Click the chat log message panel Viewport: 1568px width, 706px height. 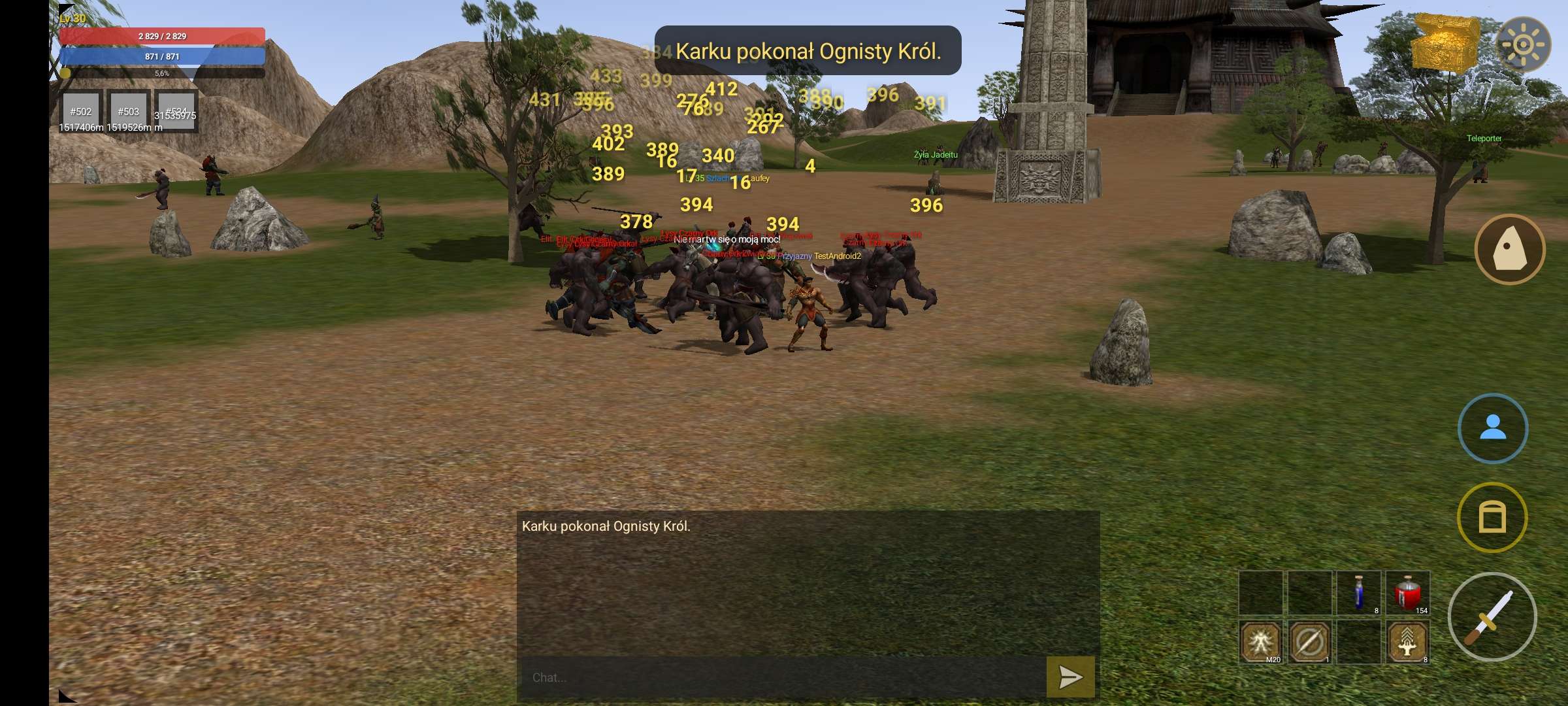808,582
